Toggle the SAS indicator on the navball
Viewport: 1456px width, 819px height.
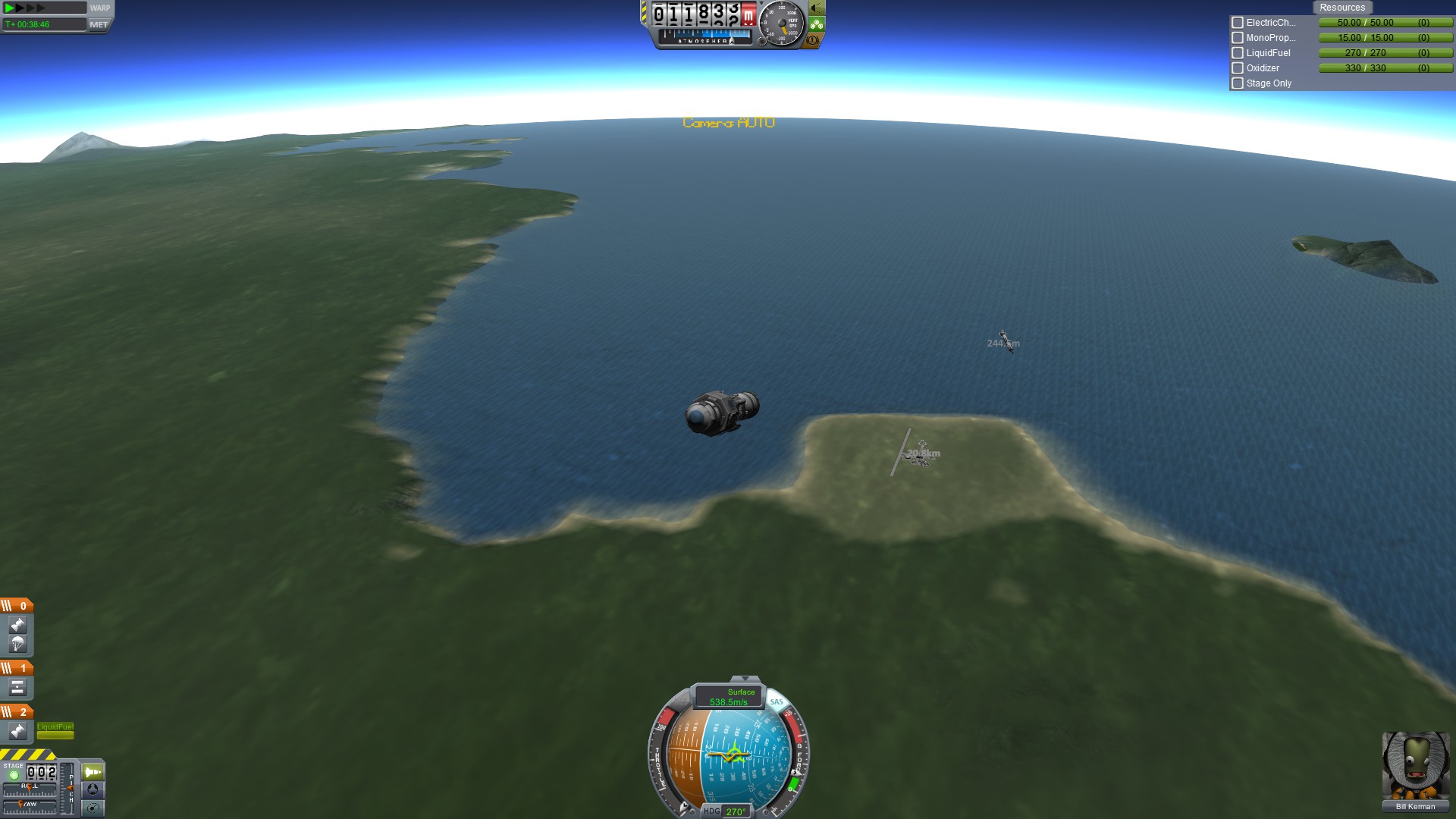[777, 701]
